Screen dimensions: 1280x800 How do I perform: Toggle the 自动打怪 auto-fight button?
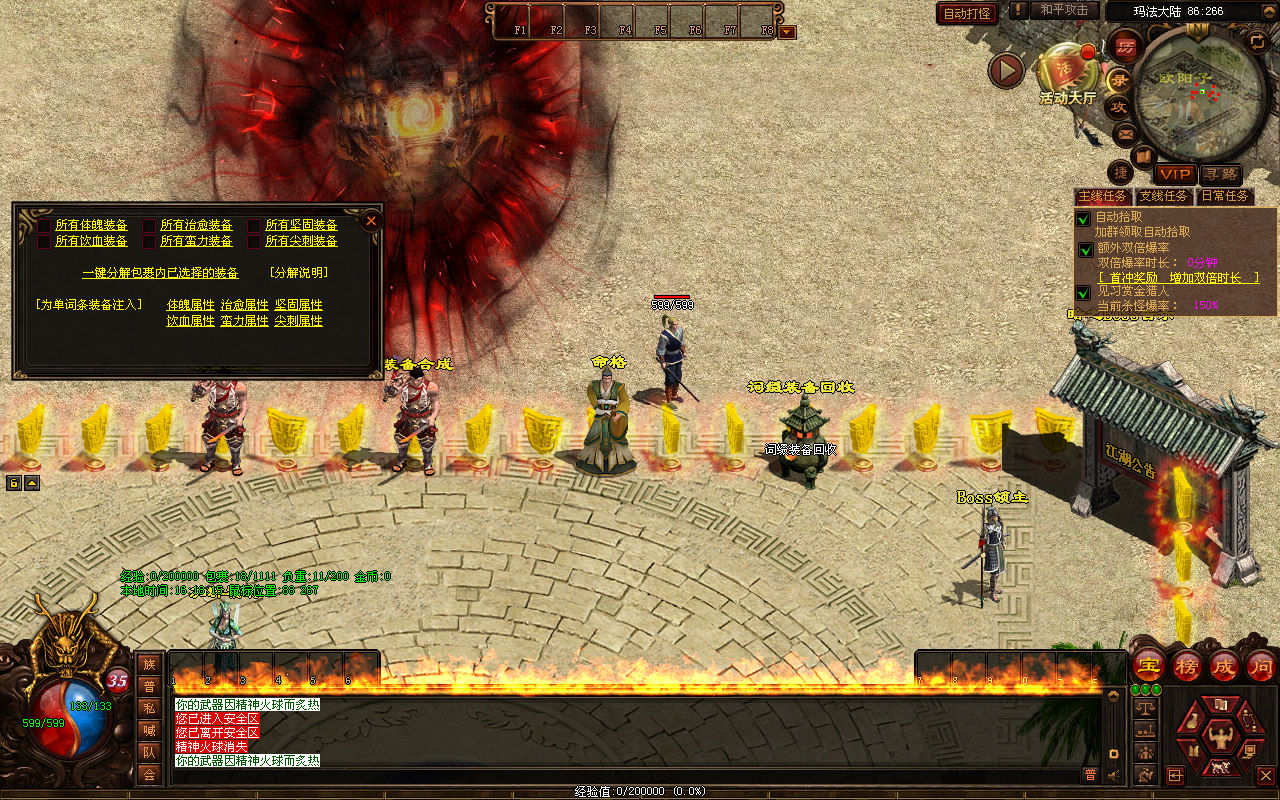(967, 13)
